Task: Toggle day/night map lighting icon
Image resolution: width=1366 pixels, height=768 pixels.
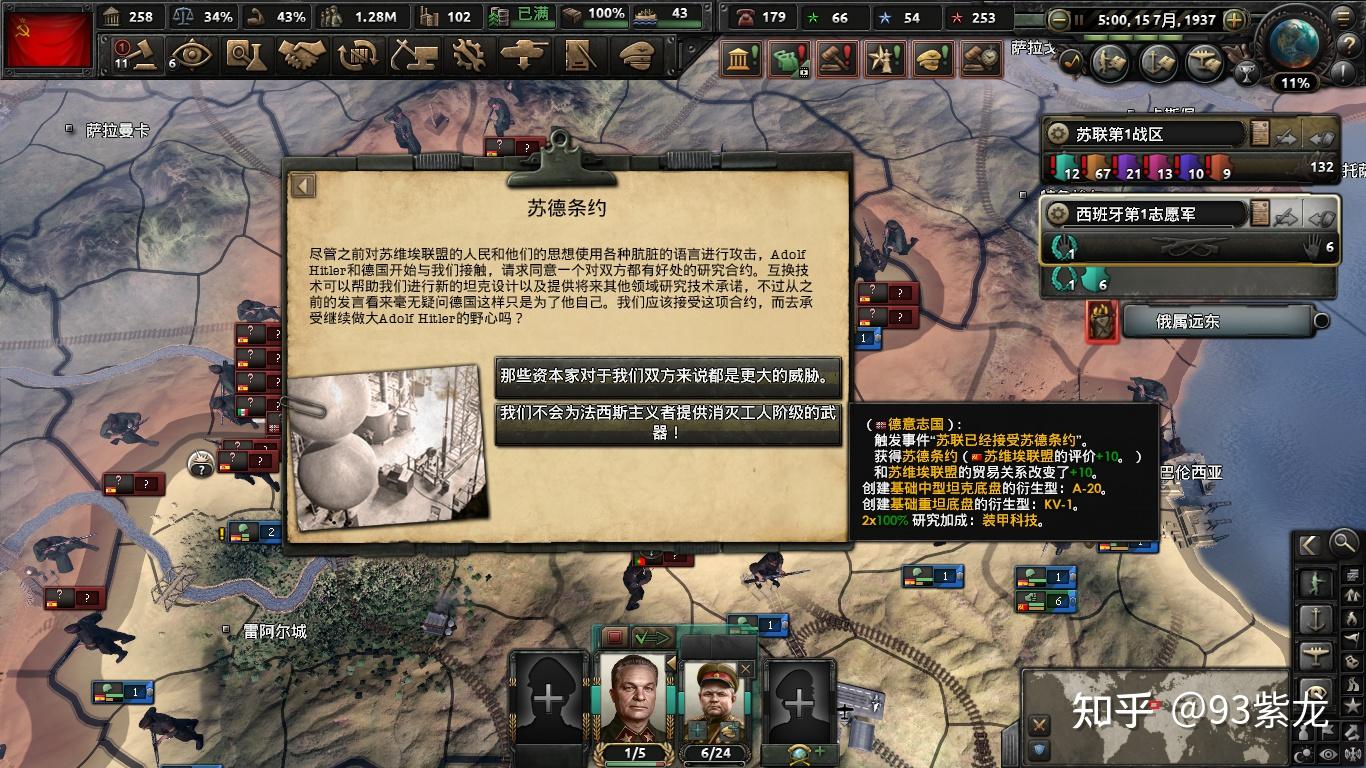Action: (x=1302, y=752)
